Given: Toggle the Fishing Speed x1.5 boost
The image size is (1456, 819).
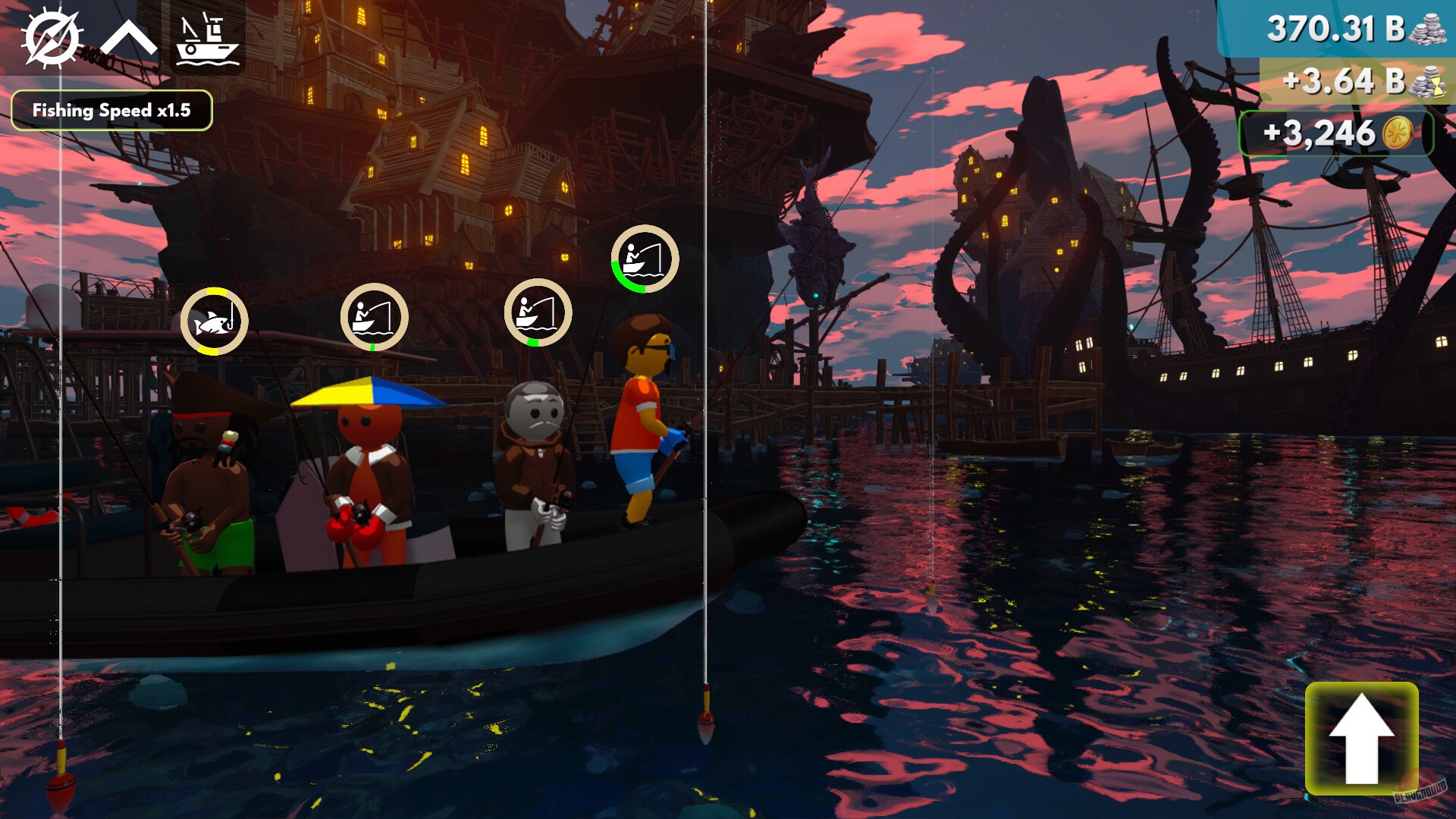Looking at the screenshot, I should point(112,109).
